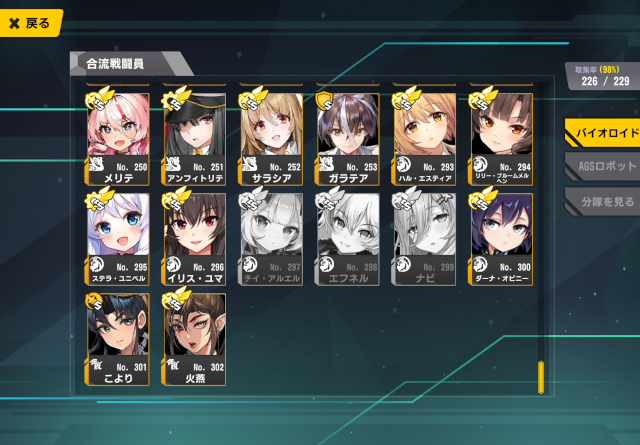Open the 分隊を見る view
The image size is (640, 445).
(x=600, y=200)
